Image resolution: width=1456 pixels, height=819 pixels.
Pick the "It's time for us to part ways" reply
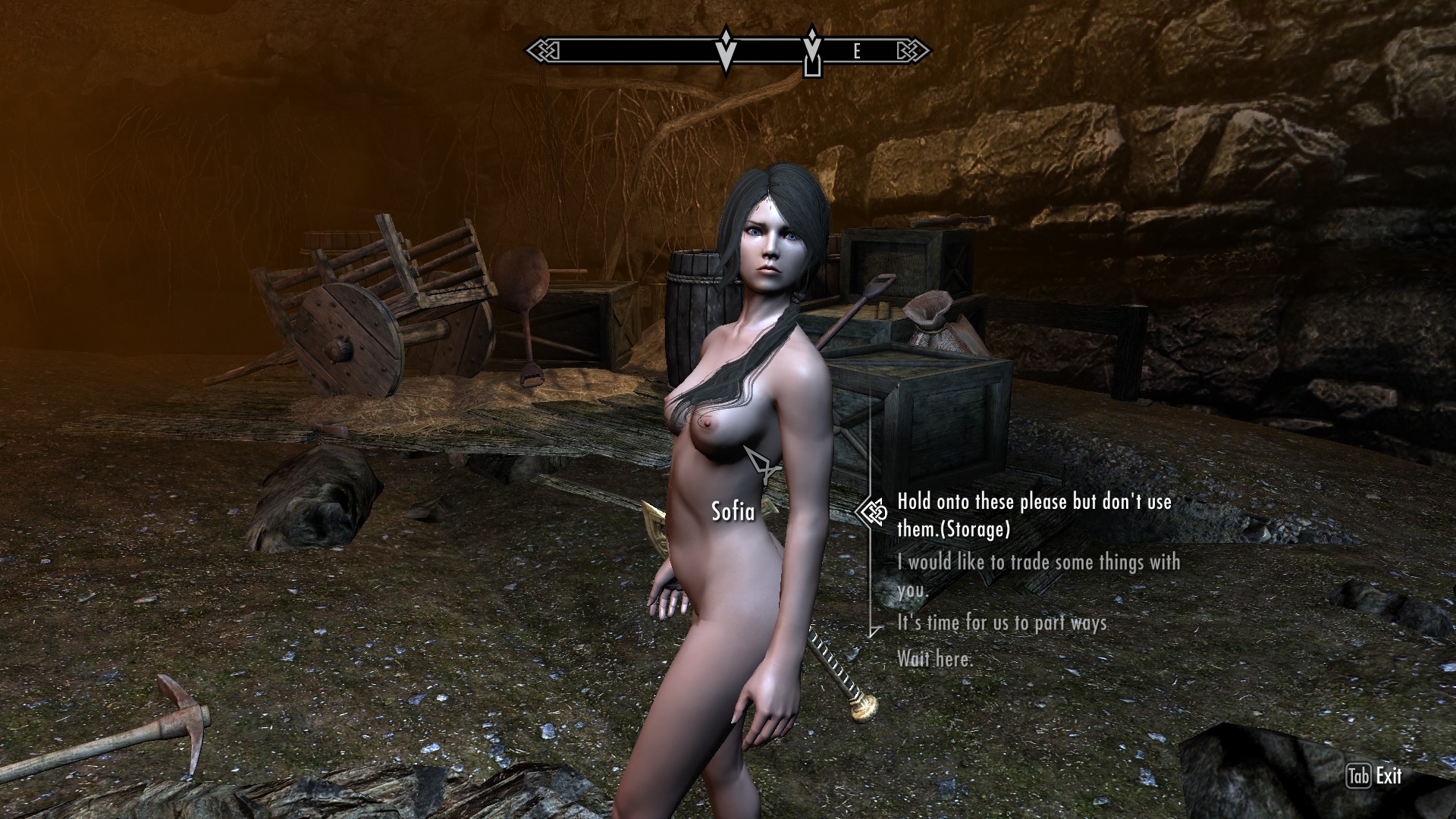coord(1002,623)
